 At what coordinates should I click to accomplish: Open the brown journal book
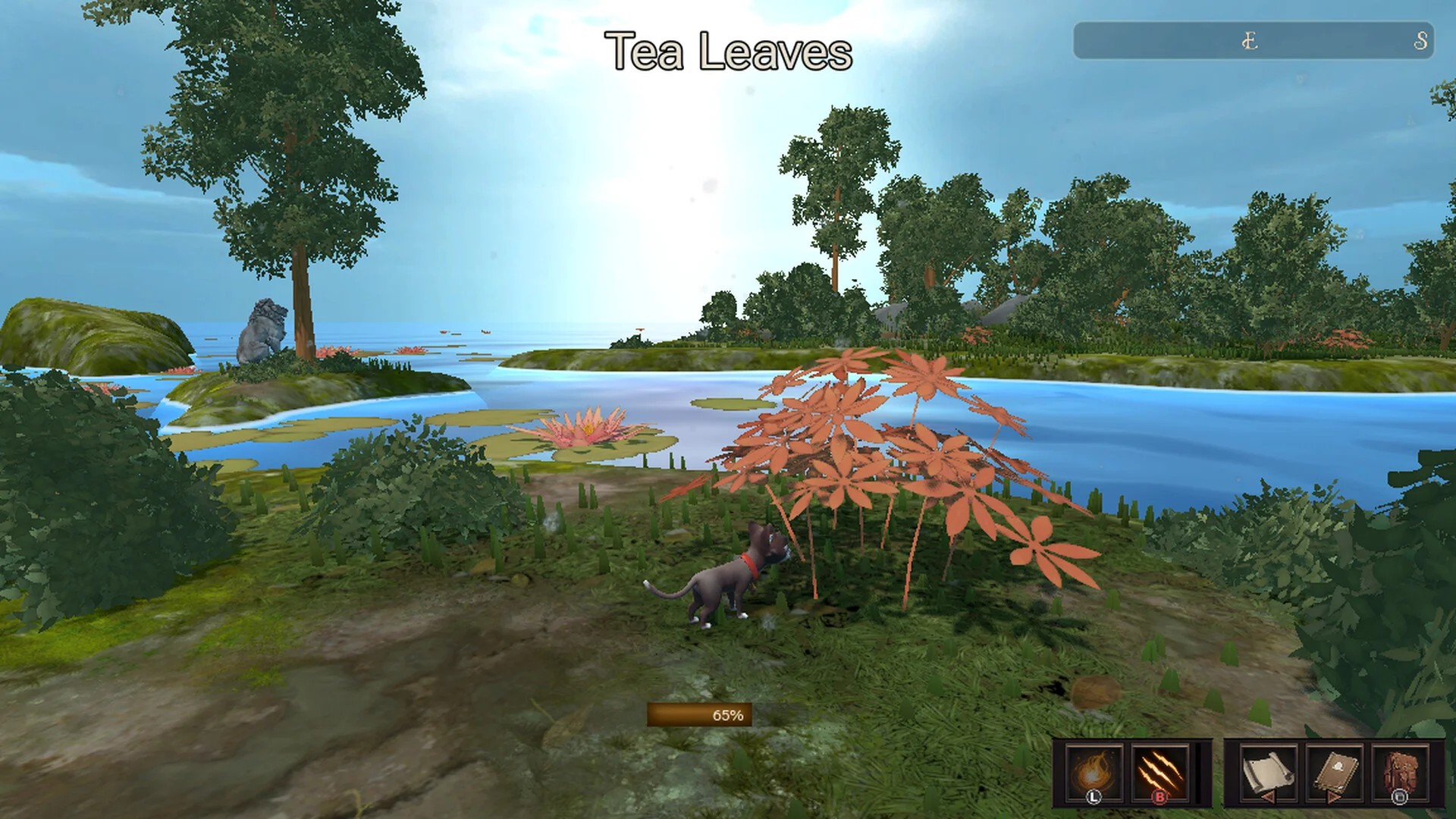(1332, 771)
